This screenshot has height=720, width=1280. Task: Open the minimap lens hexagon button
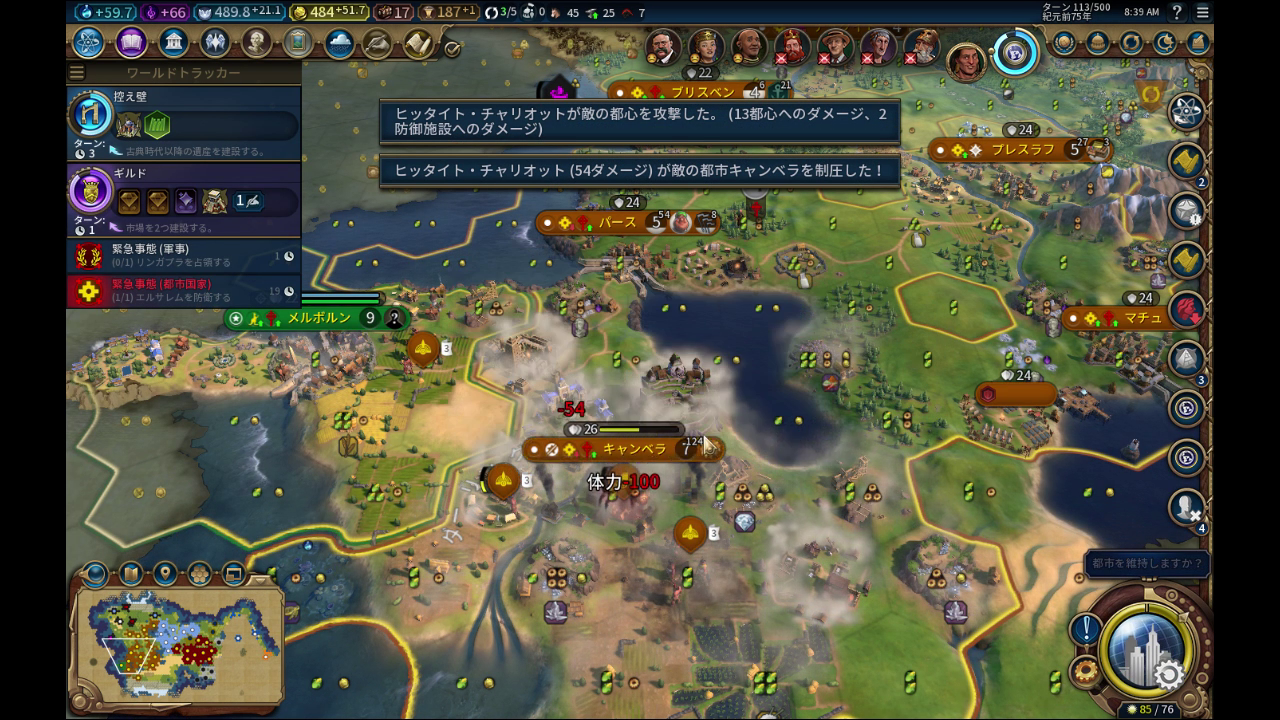point(199,574)
